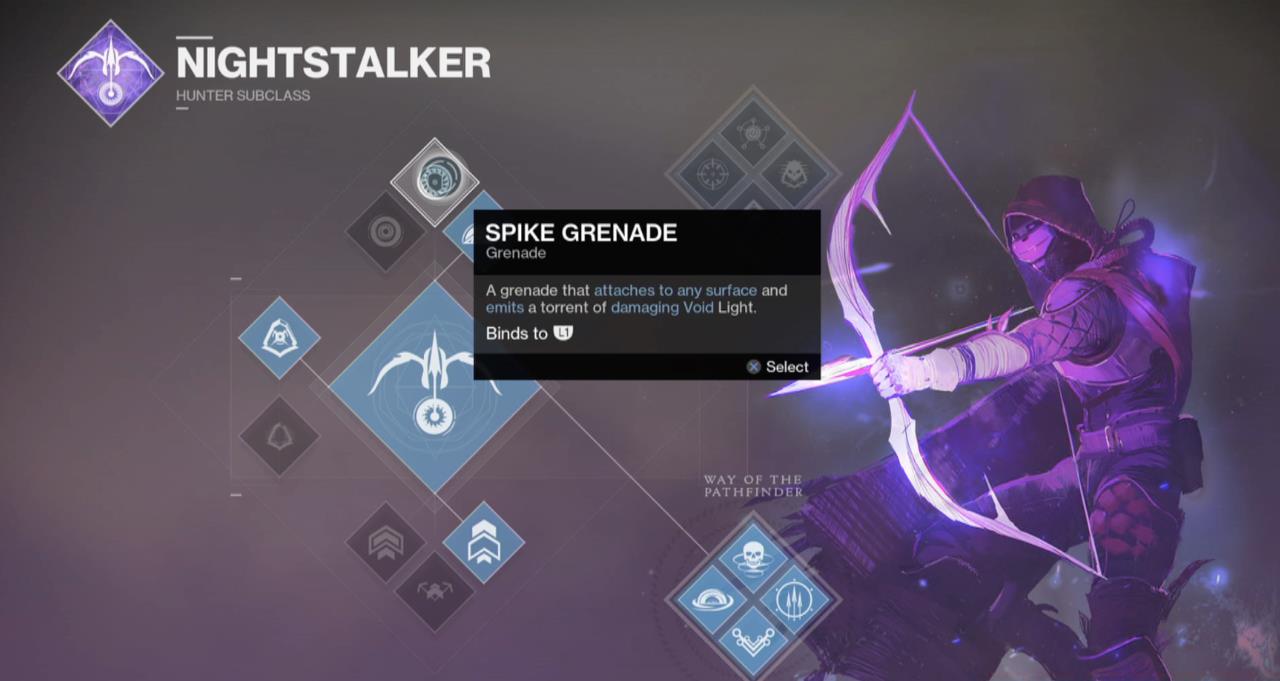This screenshot has height=681, width=1280.
Task: Pick the dark winged jump node
Action: (435, 592)
